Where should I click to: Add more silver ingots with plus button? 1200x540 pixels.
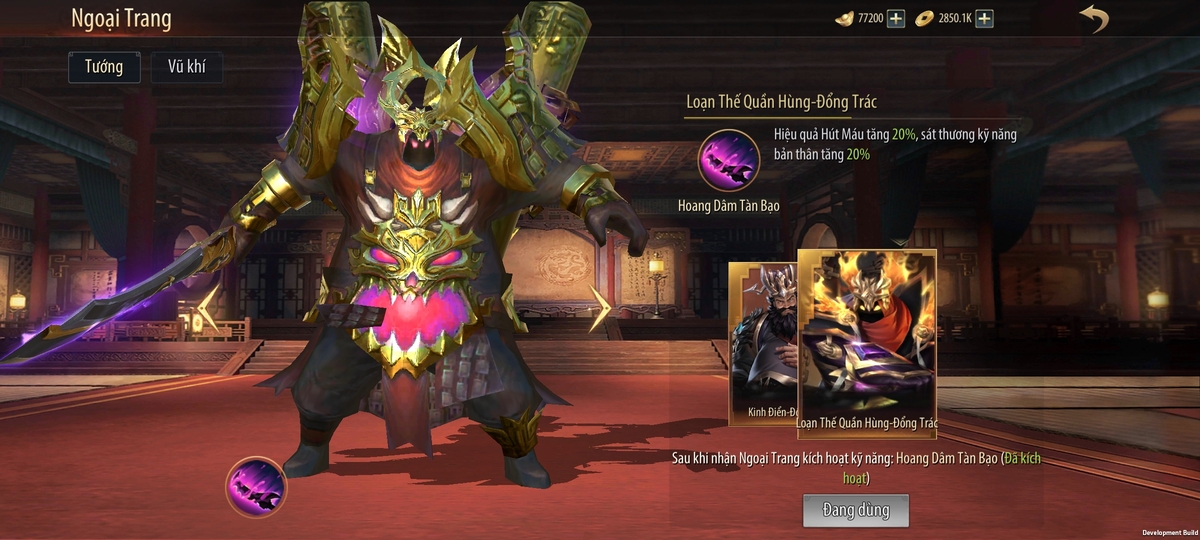point(896,19)
